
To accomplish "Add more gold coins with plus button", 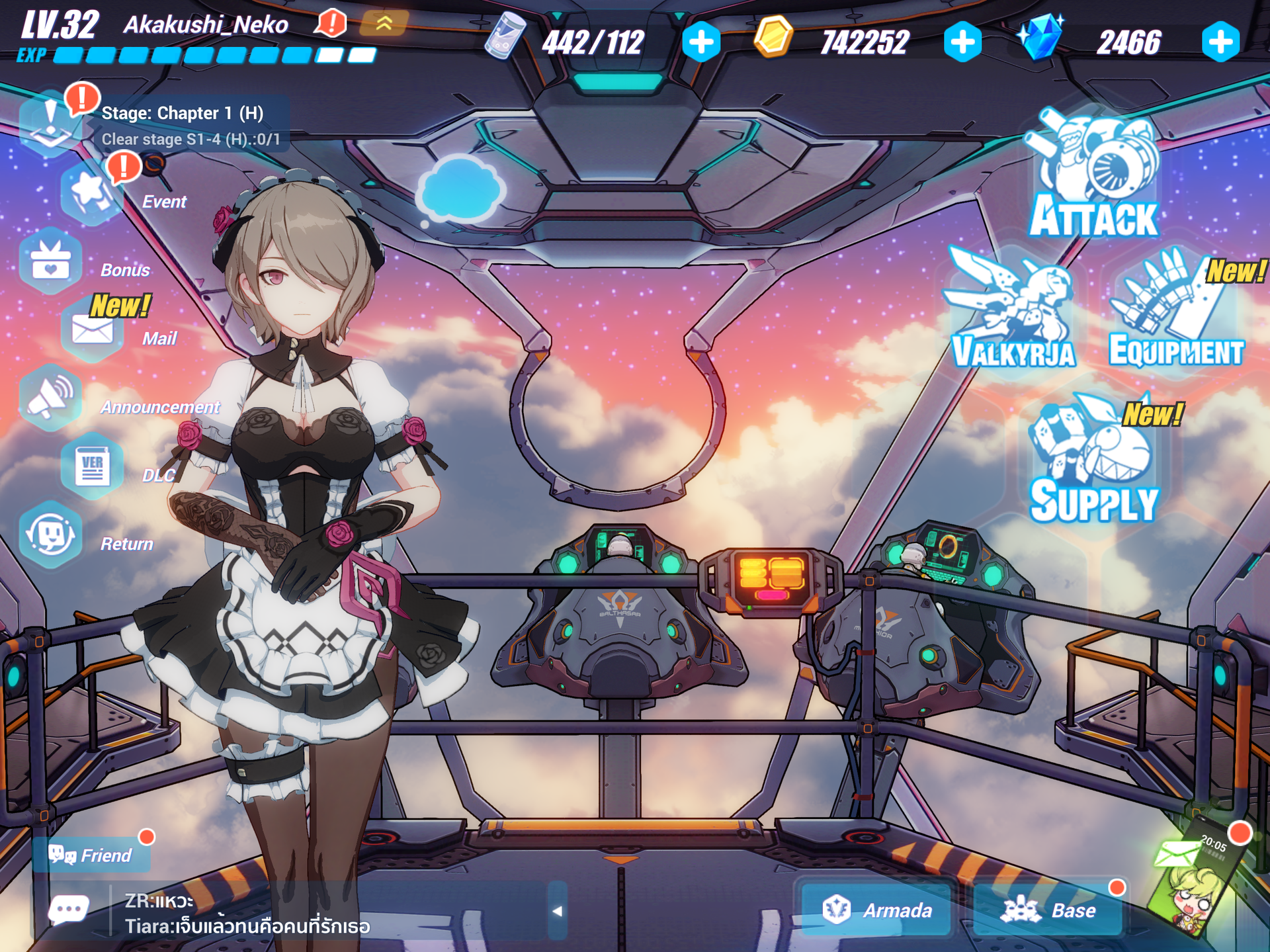I will (x=962, y=42).
